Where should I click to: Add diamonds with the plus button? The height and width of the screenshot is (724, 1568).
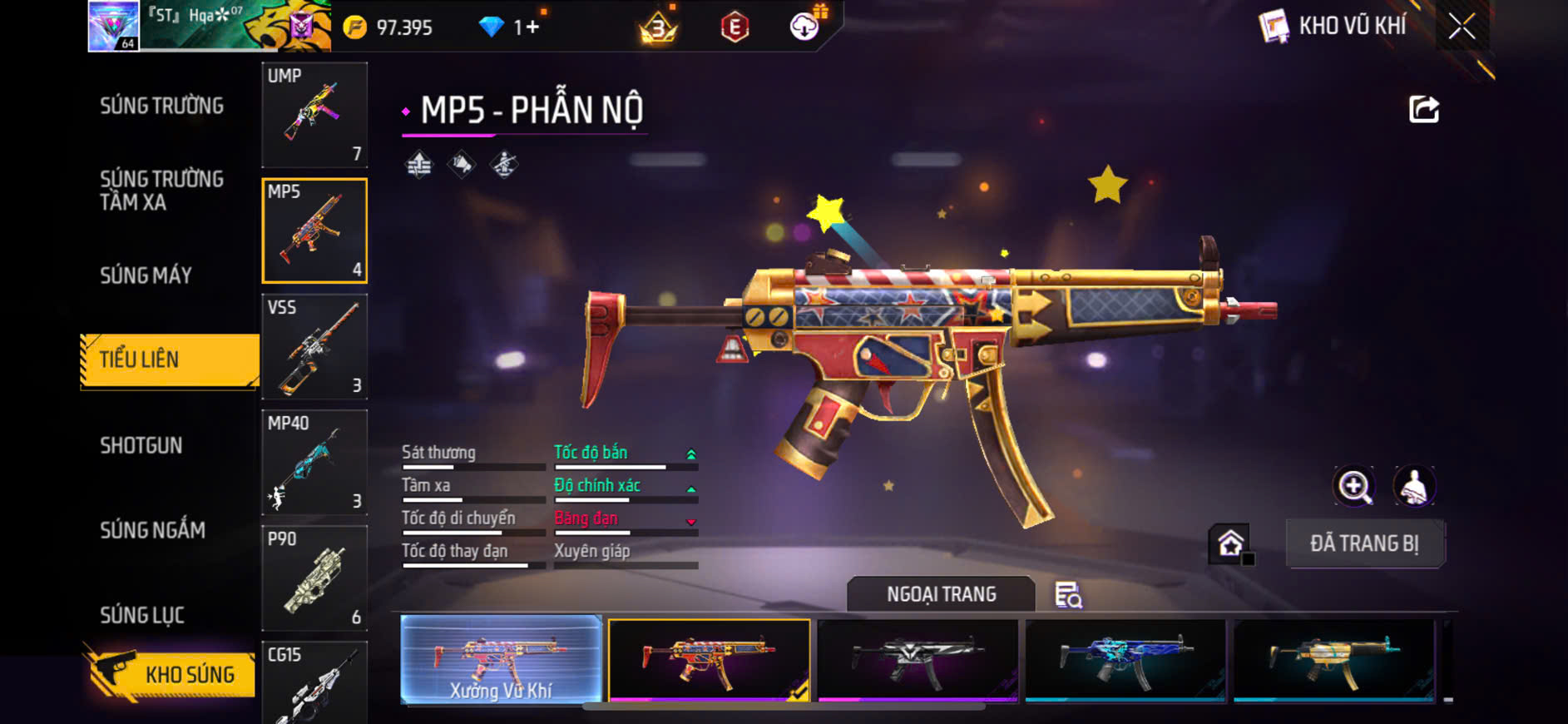pyautogui.click(x=532, y=27)
